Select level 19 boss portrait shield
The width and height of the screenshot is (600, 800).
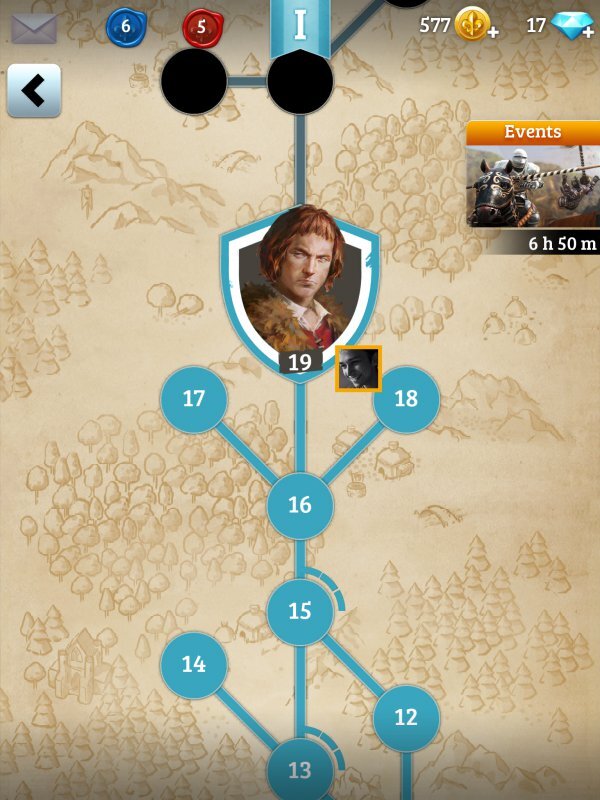pos(300,290)
